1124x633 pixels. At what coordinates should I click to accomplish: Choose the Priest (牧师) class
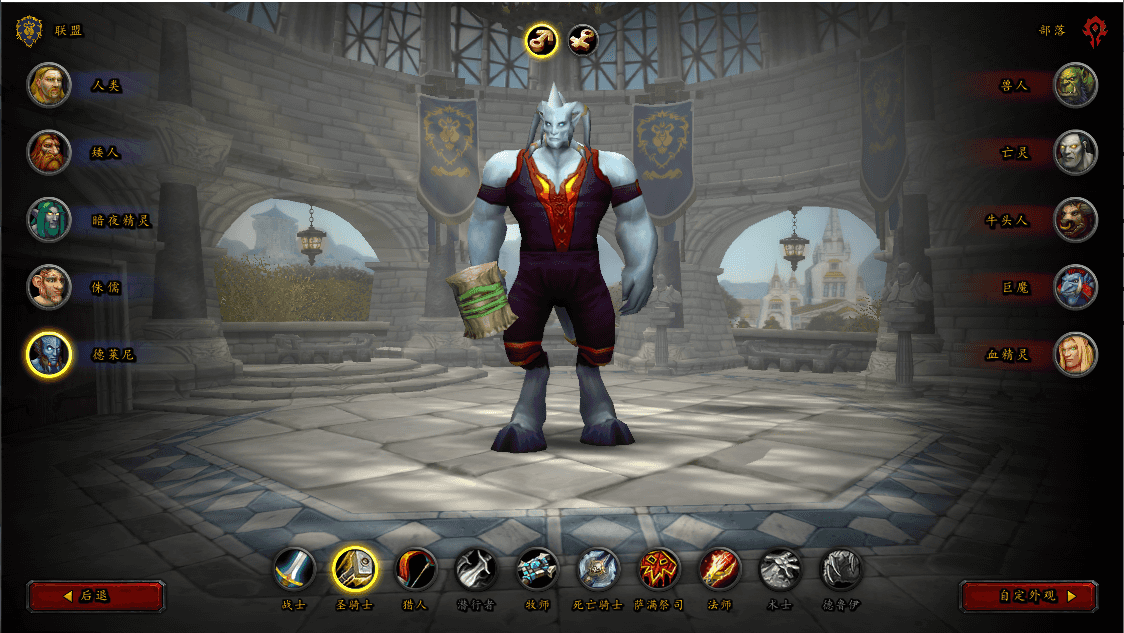pos(537,569)
